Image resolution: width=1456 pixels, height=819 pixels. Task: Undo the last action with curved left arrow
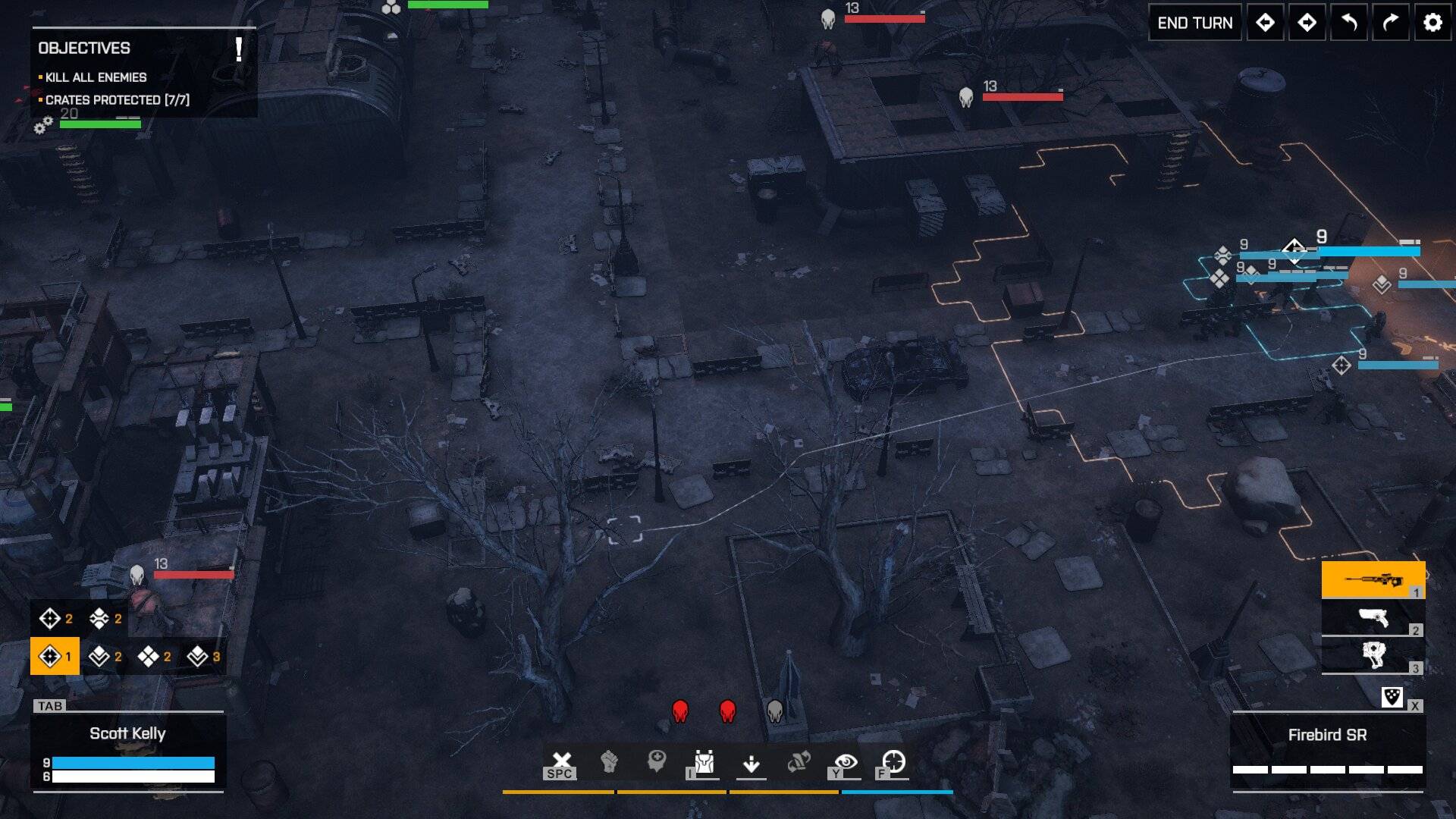tap(1349, 23)
